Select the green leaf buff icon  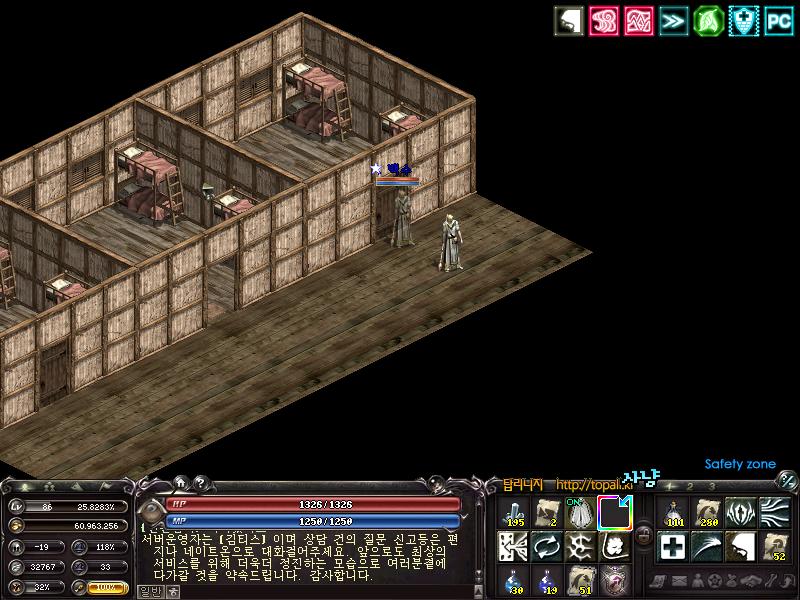point(708,20)
